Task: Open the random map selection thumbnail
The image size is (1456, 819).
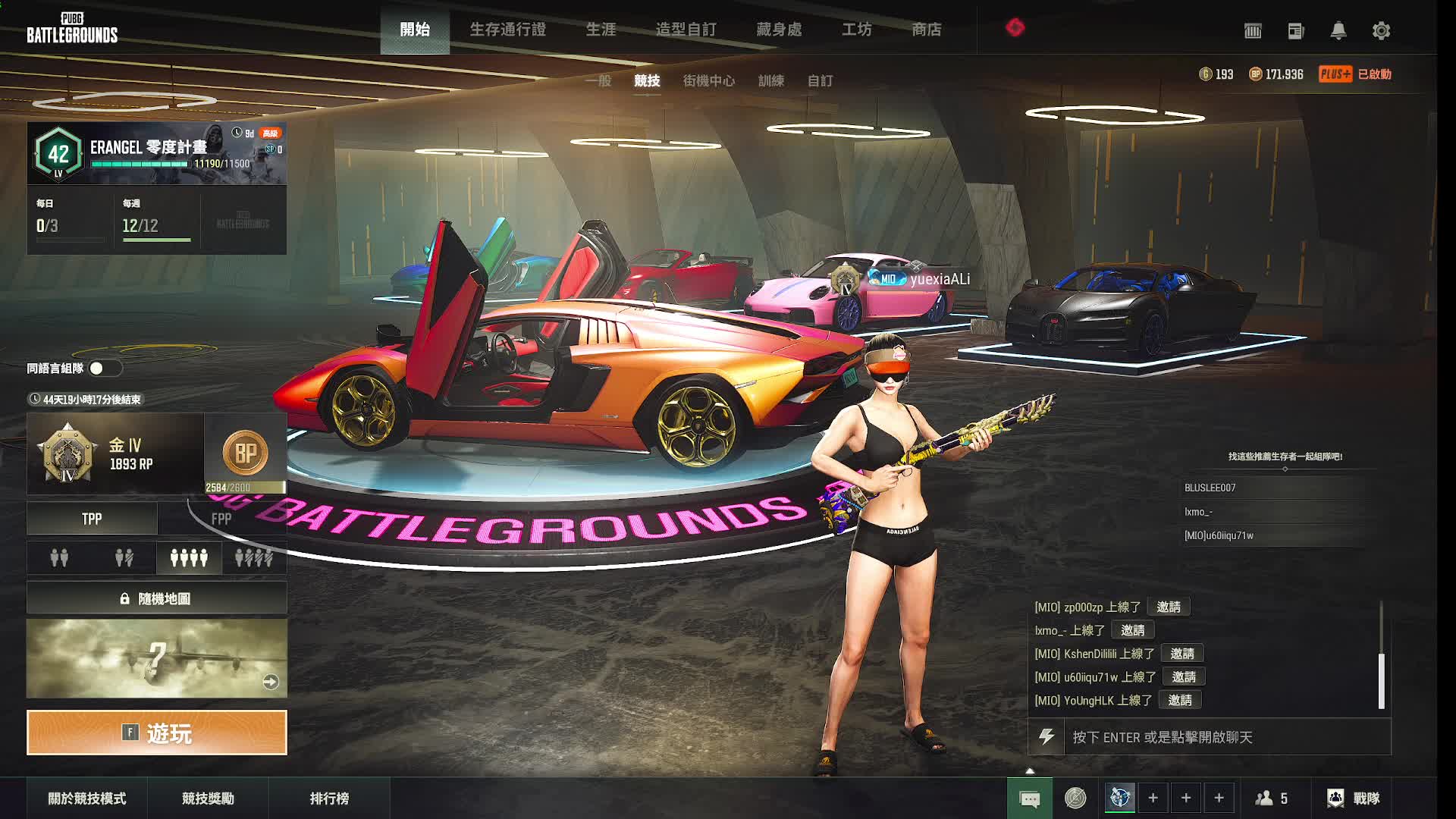Action: [157, 658]
